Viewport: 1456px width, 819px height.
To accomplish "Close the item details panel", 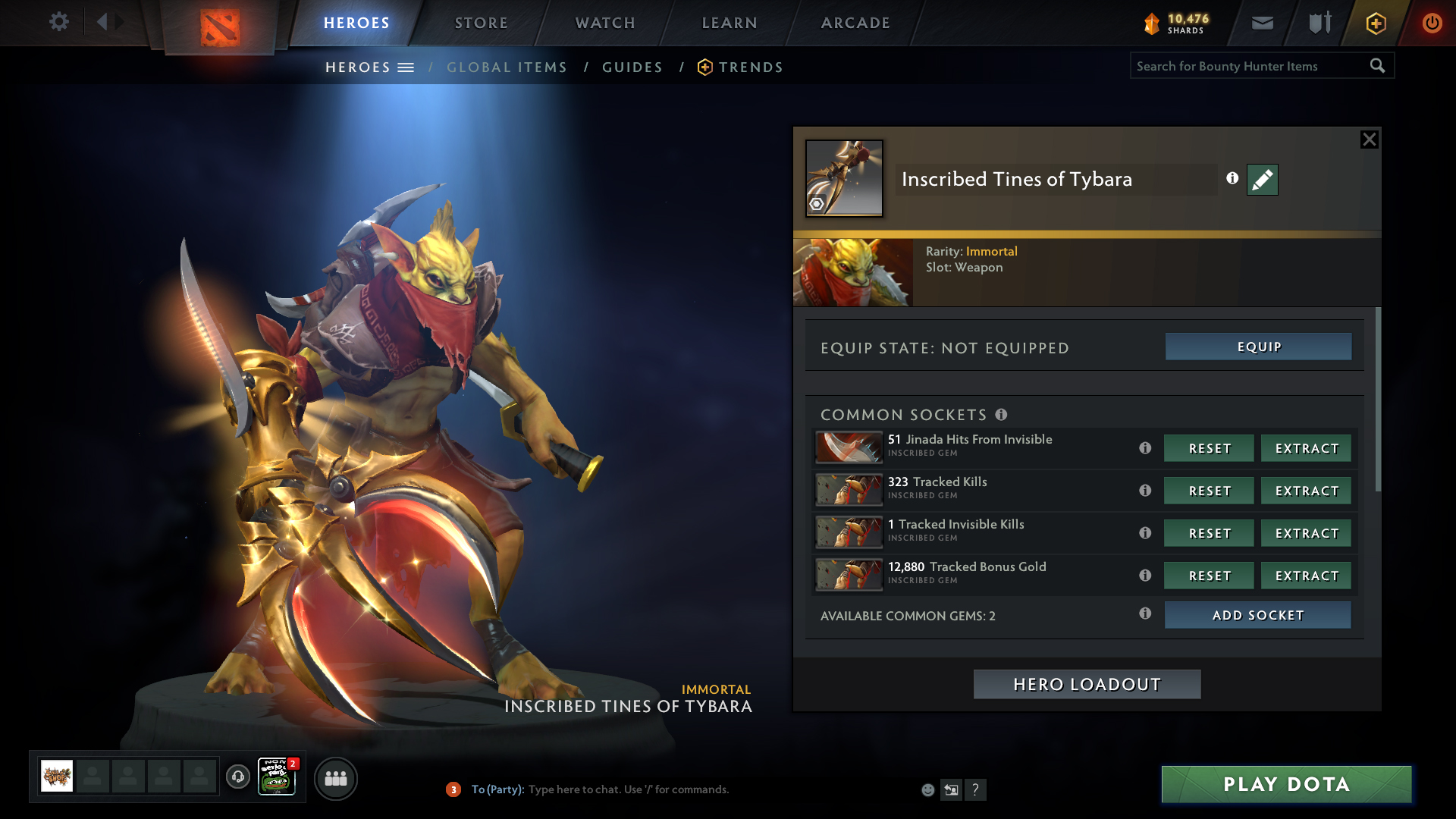I will pos(1369,140).
